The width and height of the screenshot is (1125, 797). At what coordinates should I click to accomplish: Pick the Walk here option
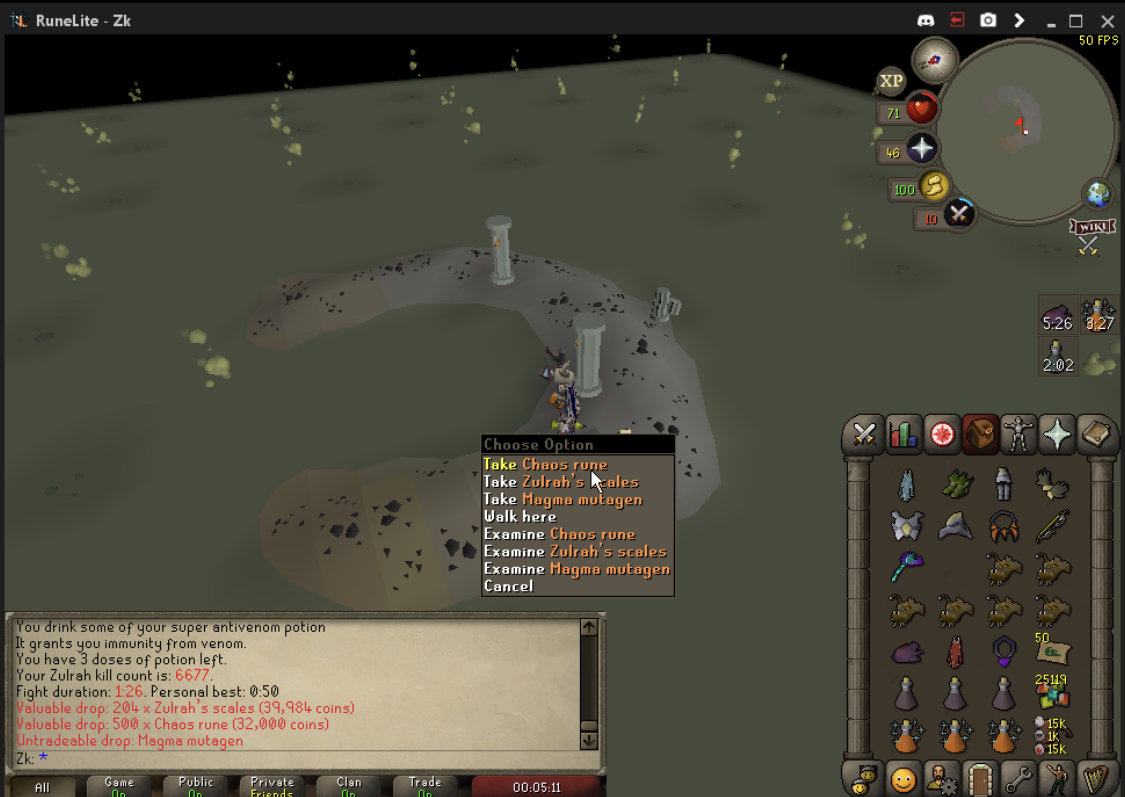520,516
